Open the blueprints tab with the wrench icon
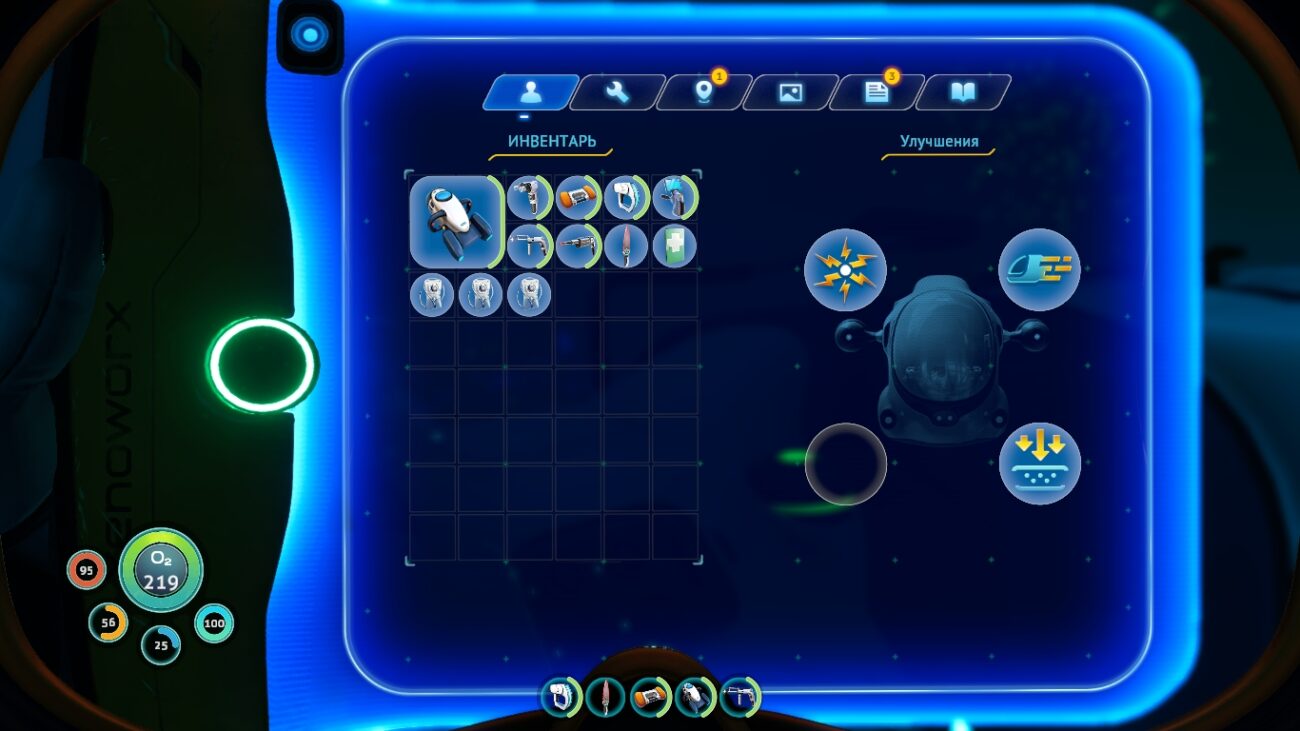 (x=615, y=93)
